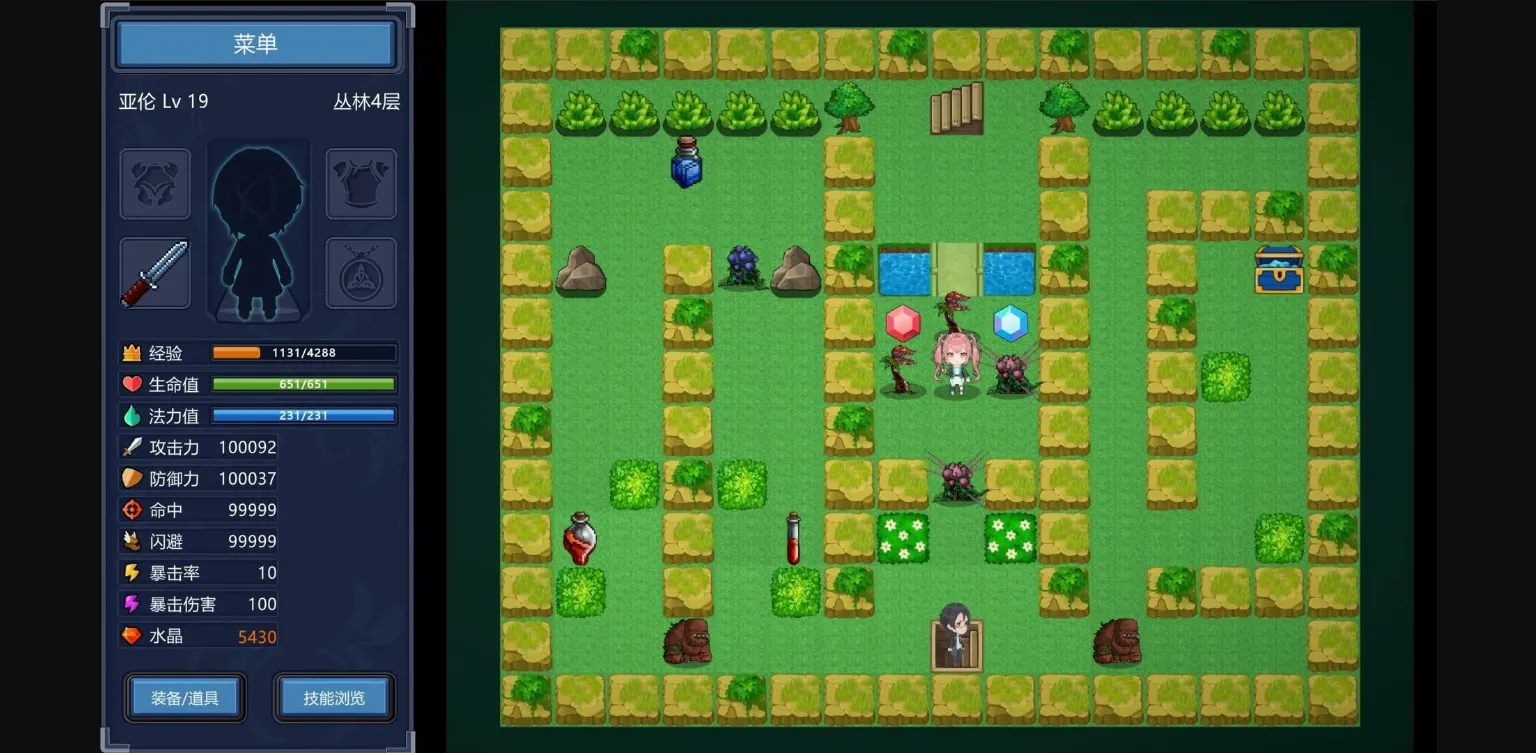
Task: Pick up the blue potion on the map
Action: pos(686,164)
